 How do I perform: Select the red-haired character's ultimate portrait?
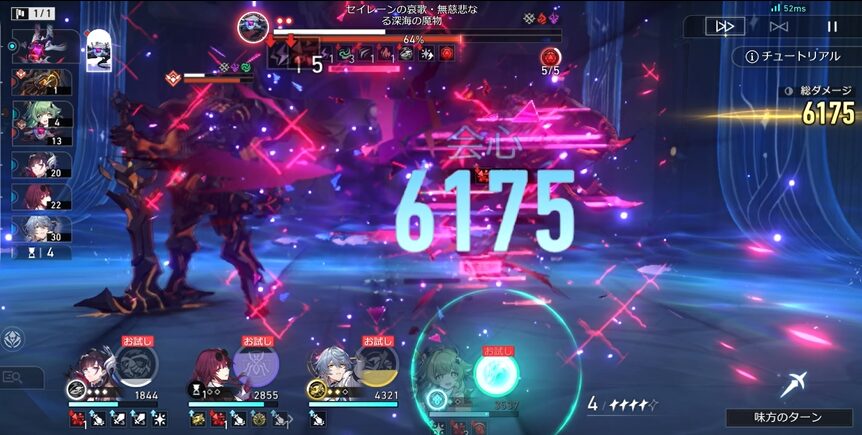pyautogui.click(x=257, y=365)
